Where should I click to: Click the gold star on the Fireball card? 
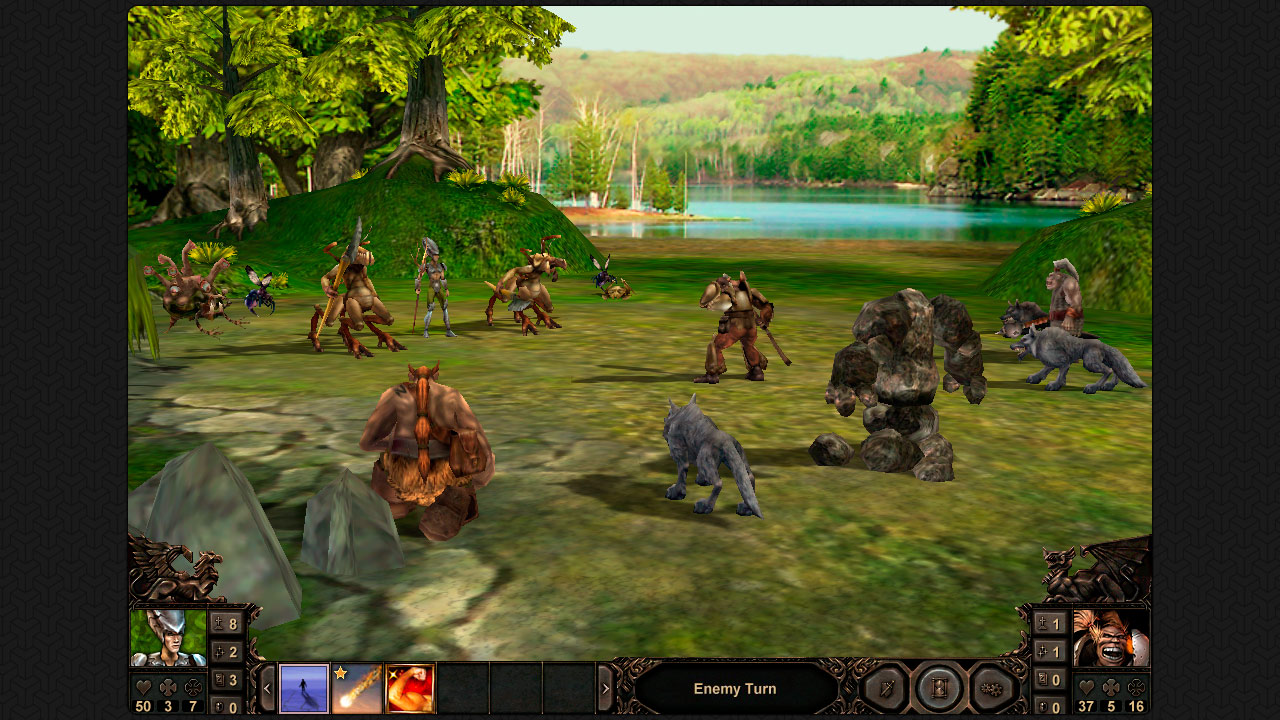(340, 673)
